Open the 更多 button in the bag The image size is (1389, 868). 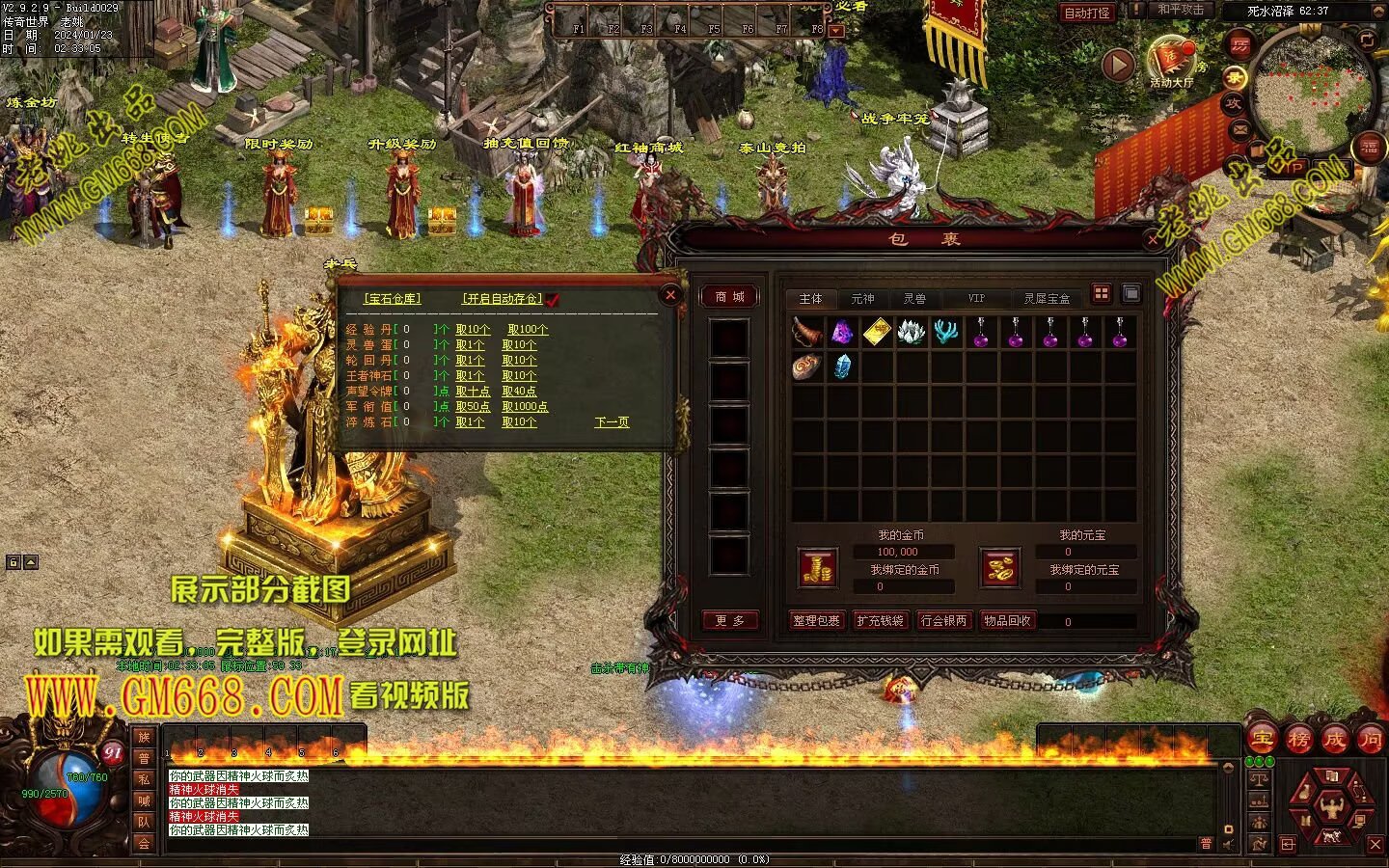coord(729,621)
